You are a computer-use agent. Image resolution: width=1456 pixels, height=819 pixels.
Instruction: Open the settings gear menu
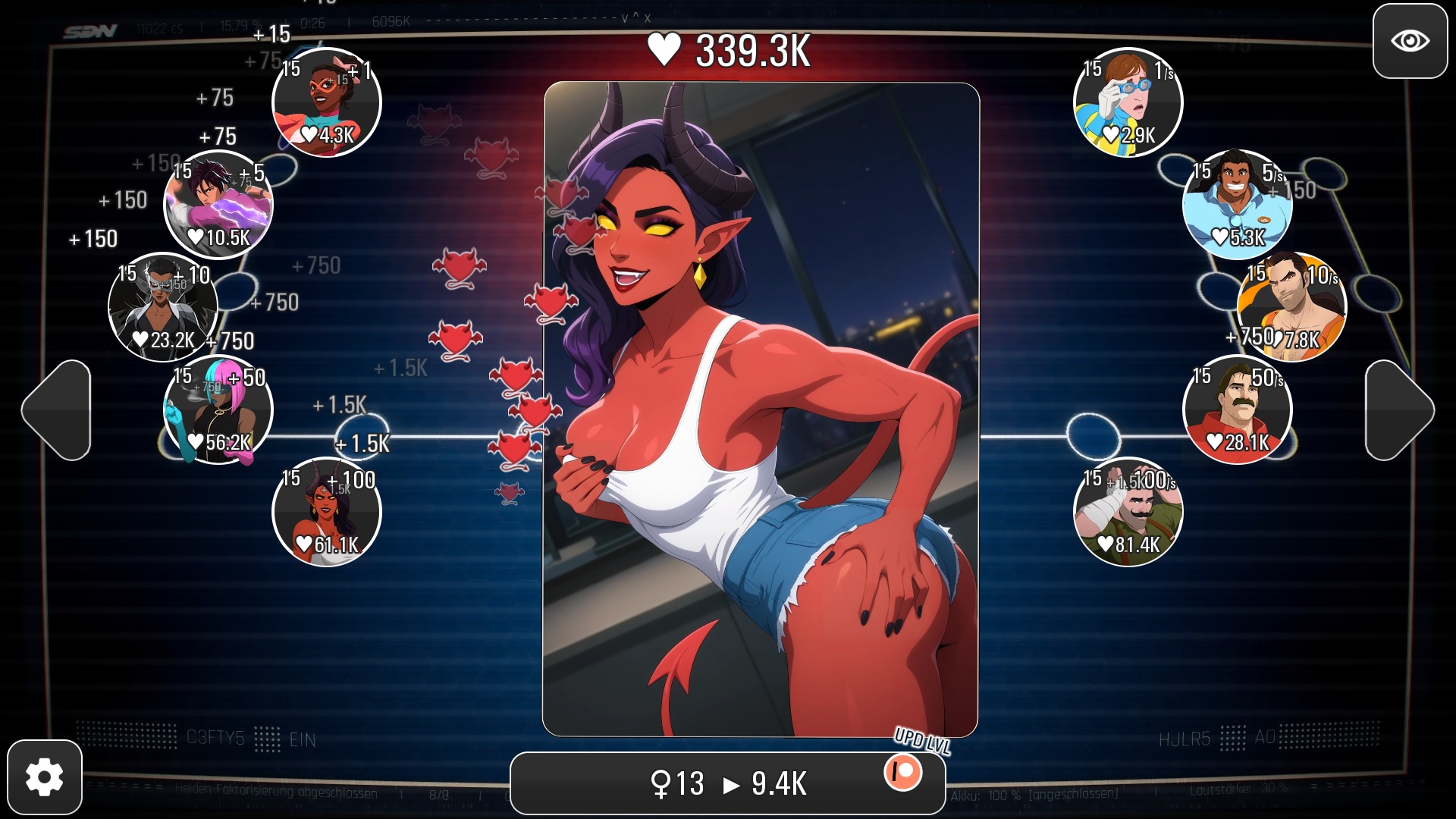[x=45, y=775]
